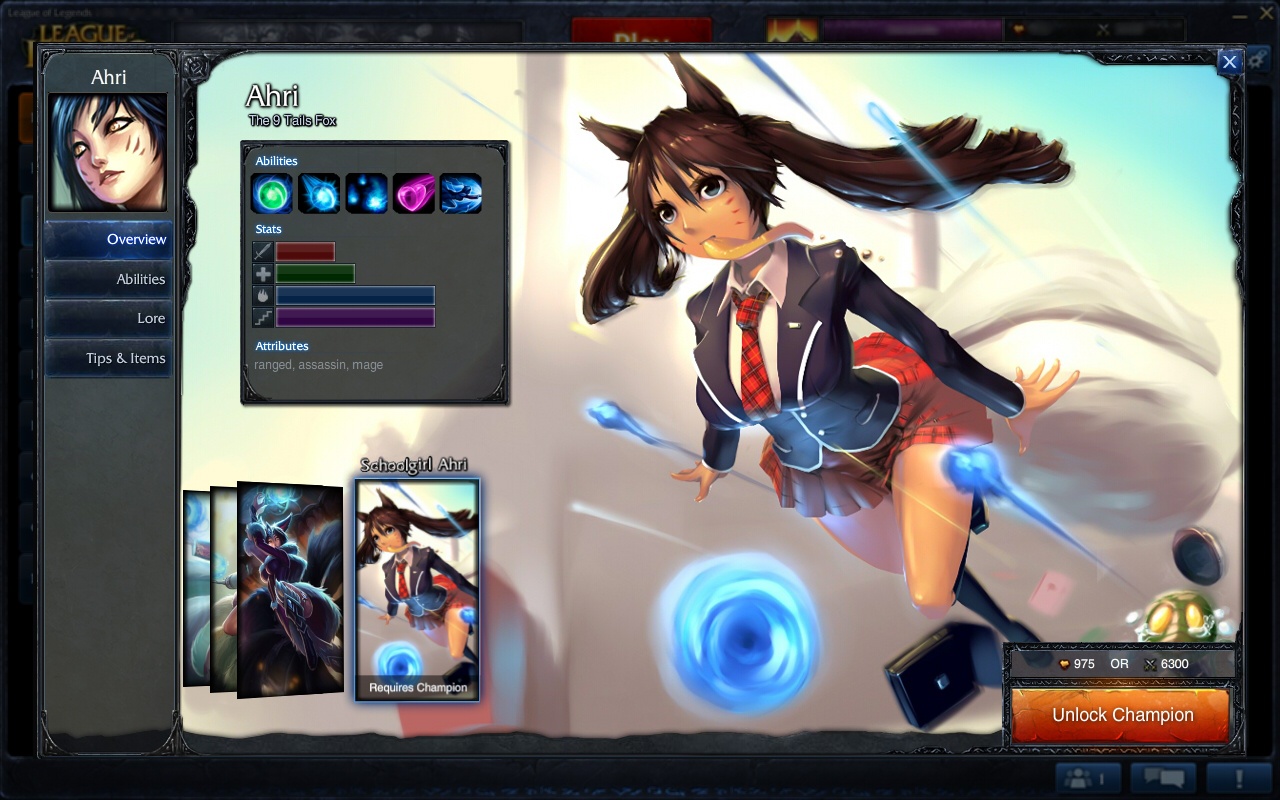Go to Tips & Items
Viewport: 1280px width, 800px height.
point(108,358)
